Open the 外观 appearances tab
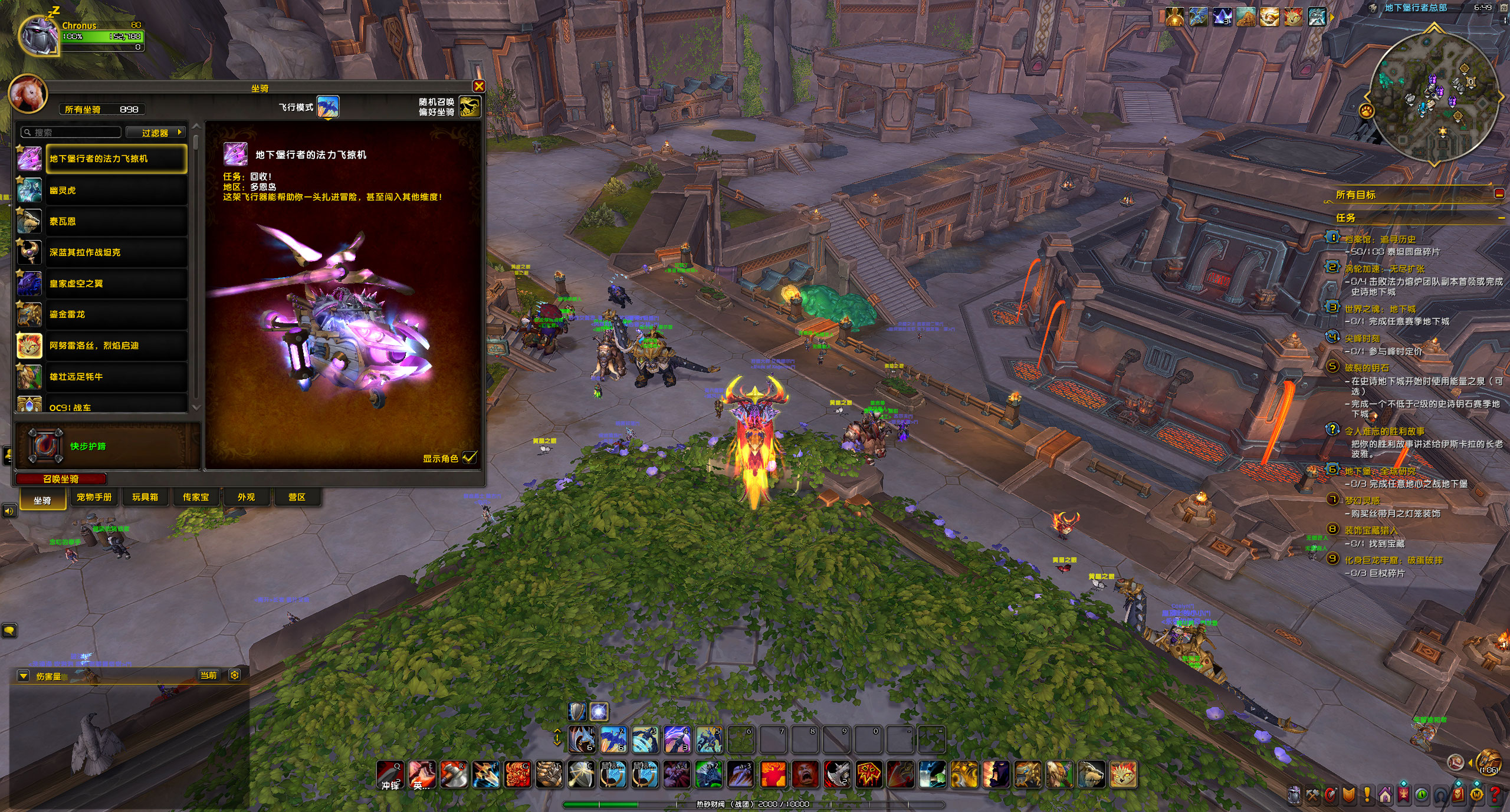This screenshot has height=812, width=1510. pyautogui.click(x=247, y=497)
